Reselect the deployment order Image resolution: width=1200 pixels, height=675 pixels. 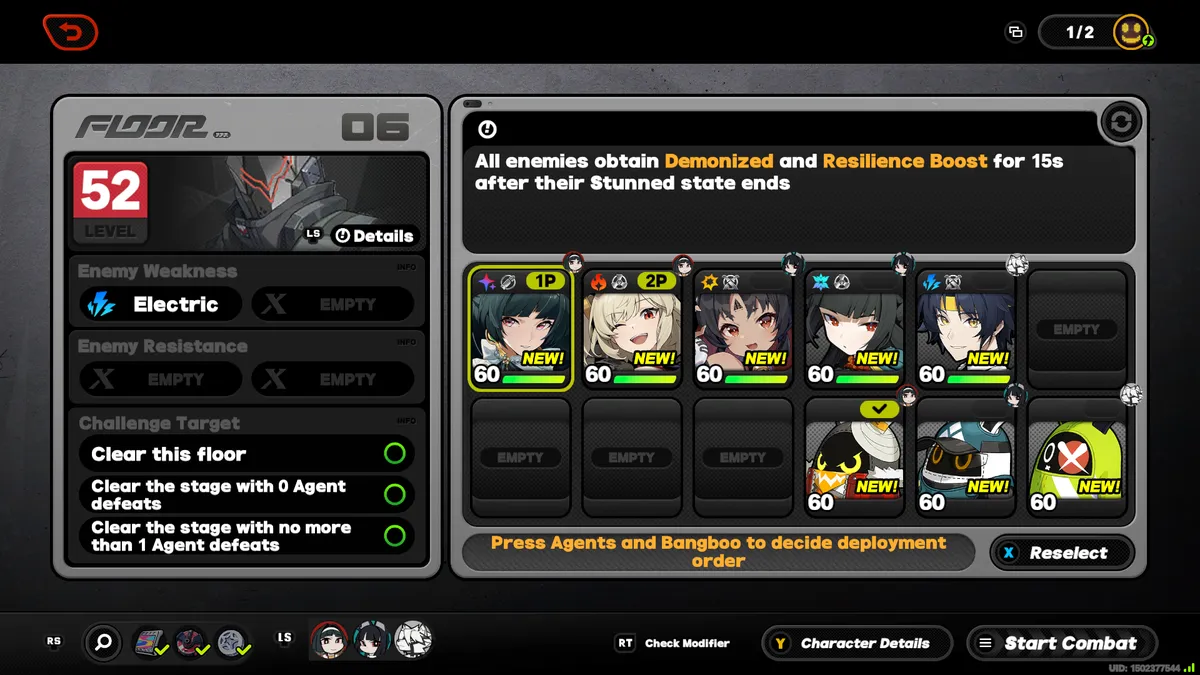click(1061, 553)
